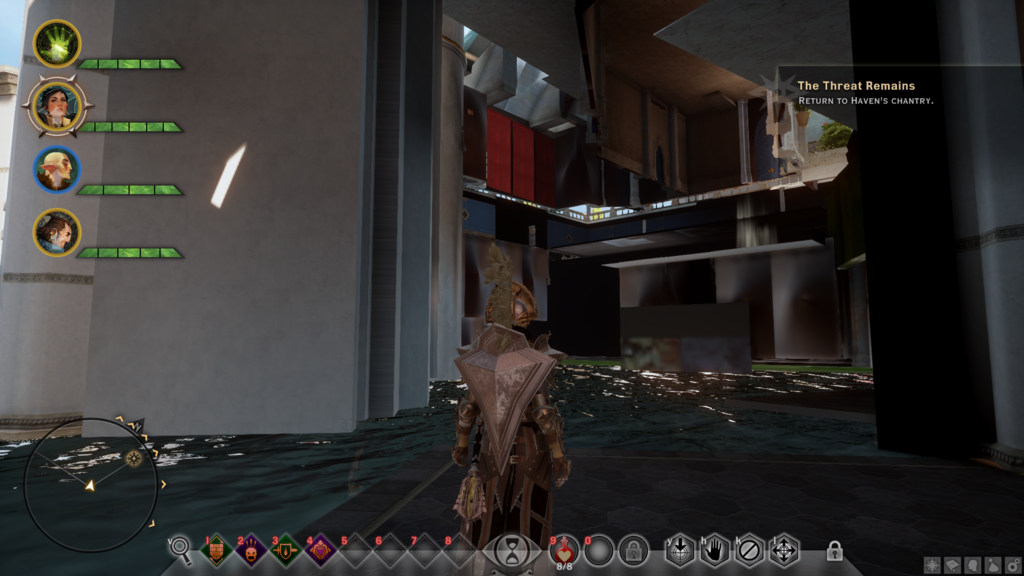Screen dimensions: 1024x576
Task: Activate the magnifying glass search icon
Action: 180,547
